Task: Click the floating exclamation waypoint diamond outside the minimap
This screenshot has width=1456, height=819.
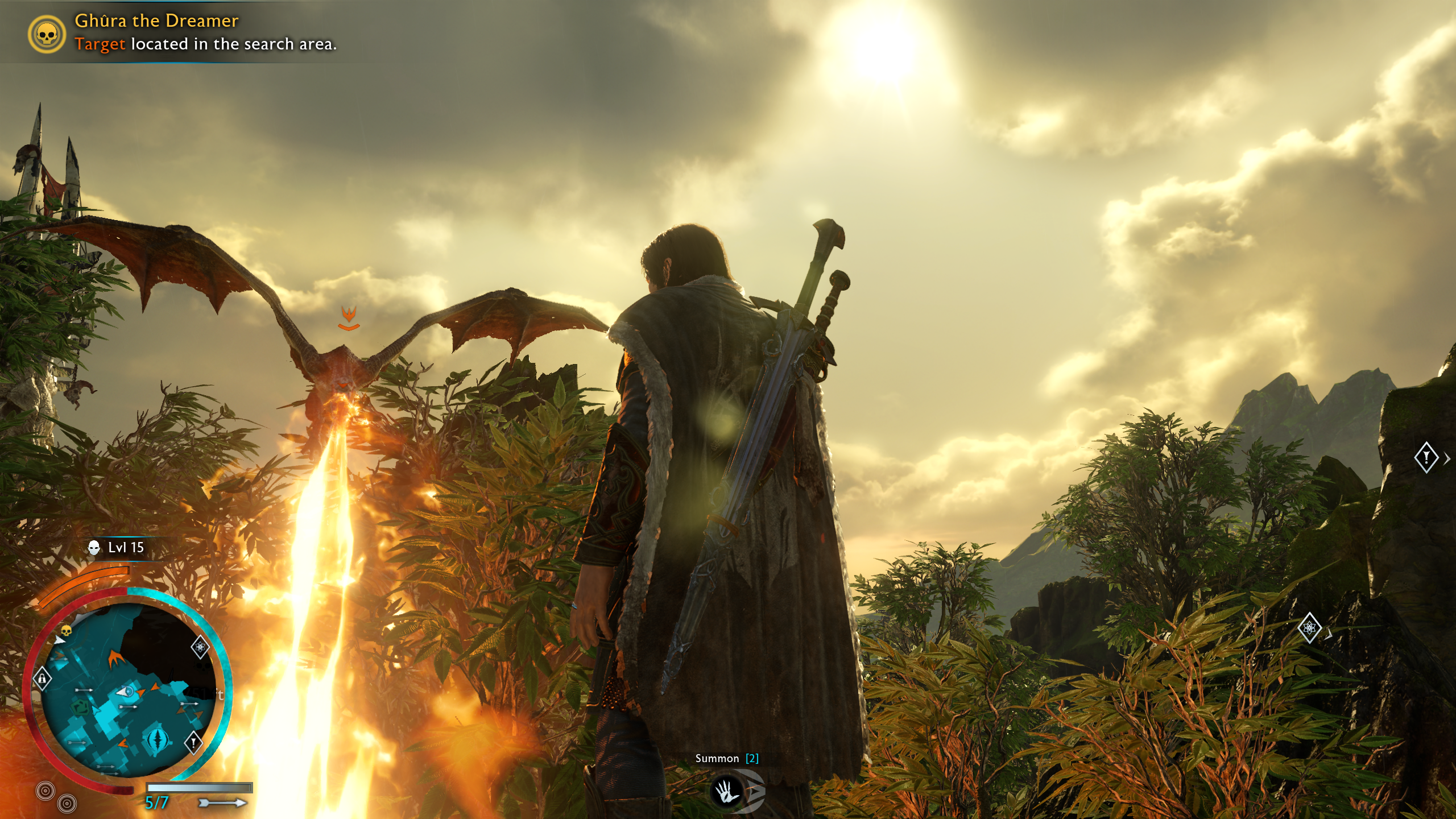Action: (x=1426, y=457)
